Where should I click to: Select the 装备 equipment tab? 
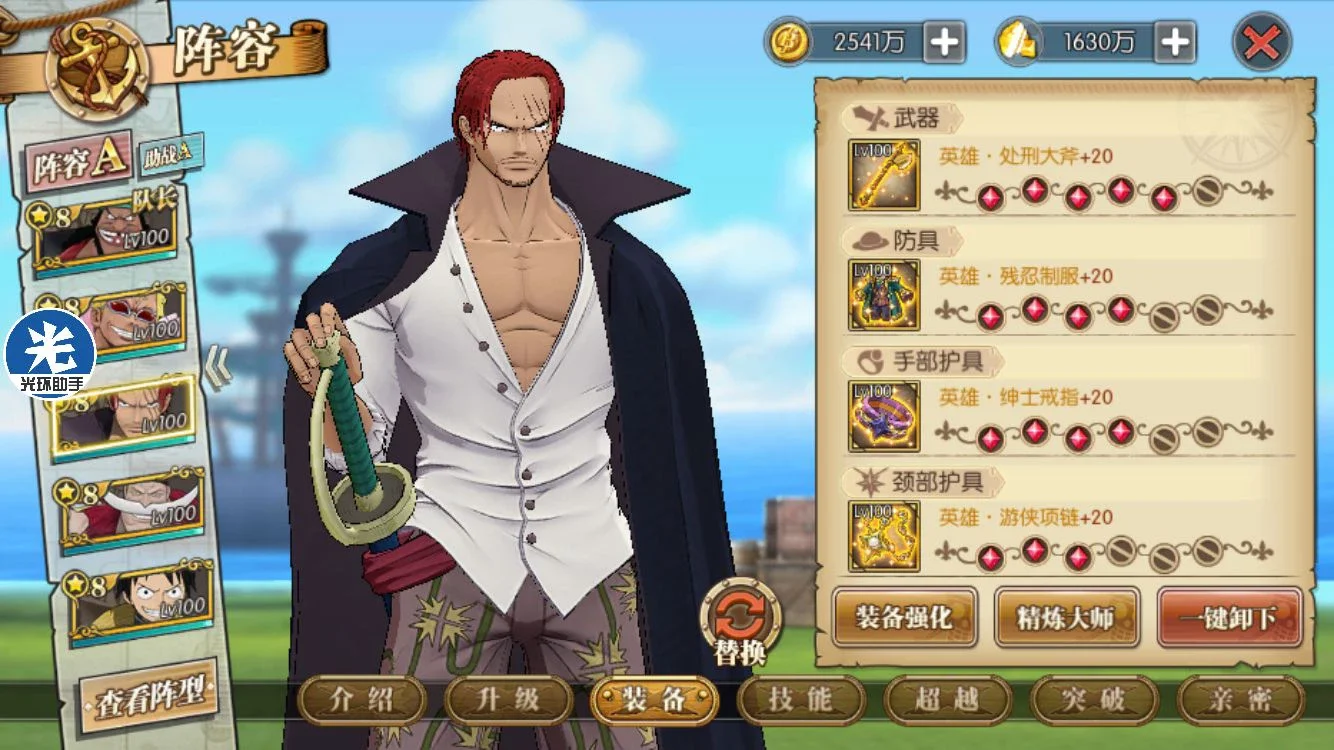click(654, 699)
